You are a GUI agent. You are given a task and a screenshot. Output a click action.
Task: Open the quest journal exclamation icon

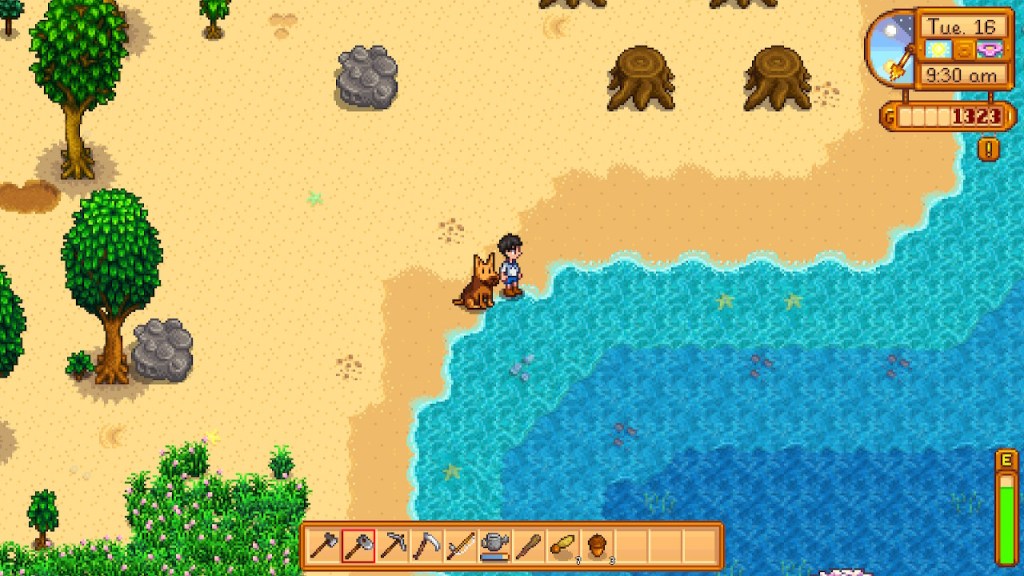pyautogui.click(x=989, y=149)
